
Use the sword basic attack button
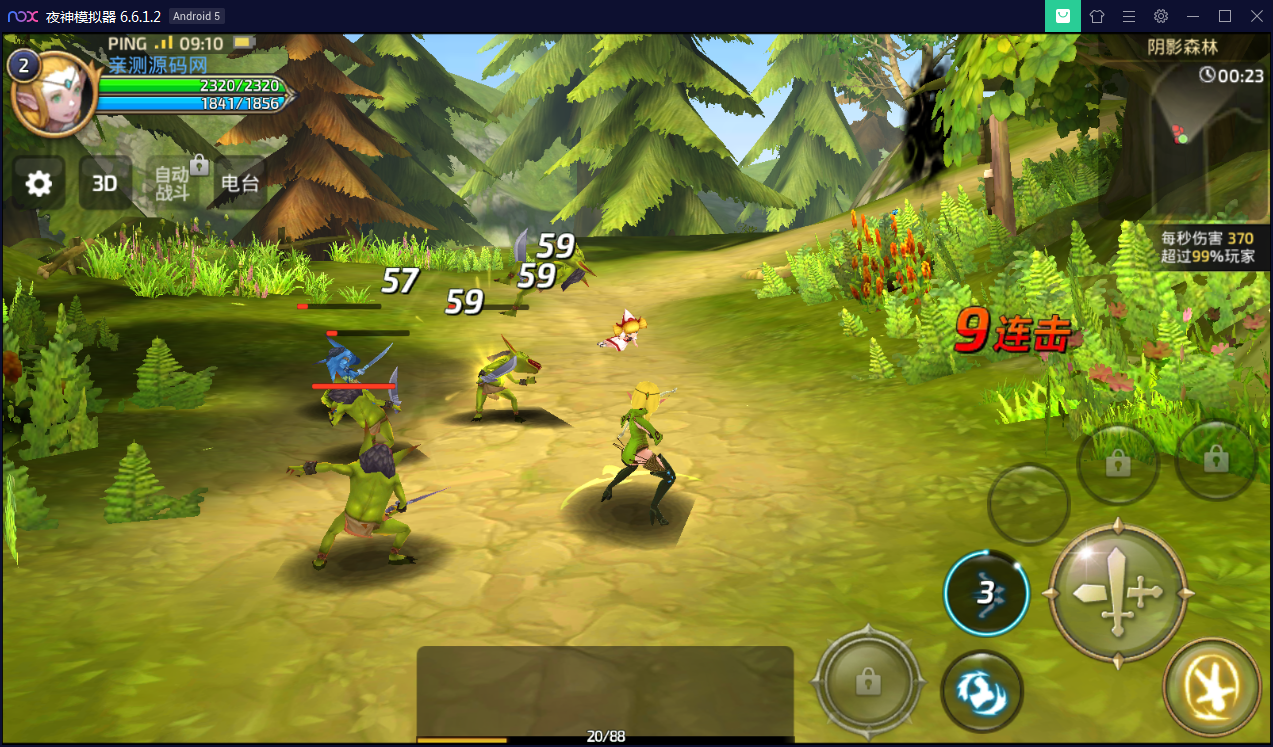pyautogui.click(x=1117, y=592)
